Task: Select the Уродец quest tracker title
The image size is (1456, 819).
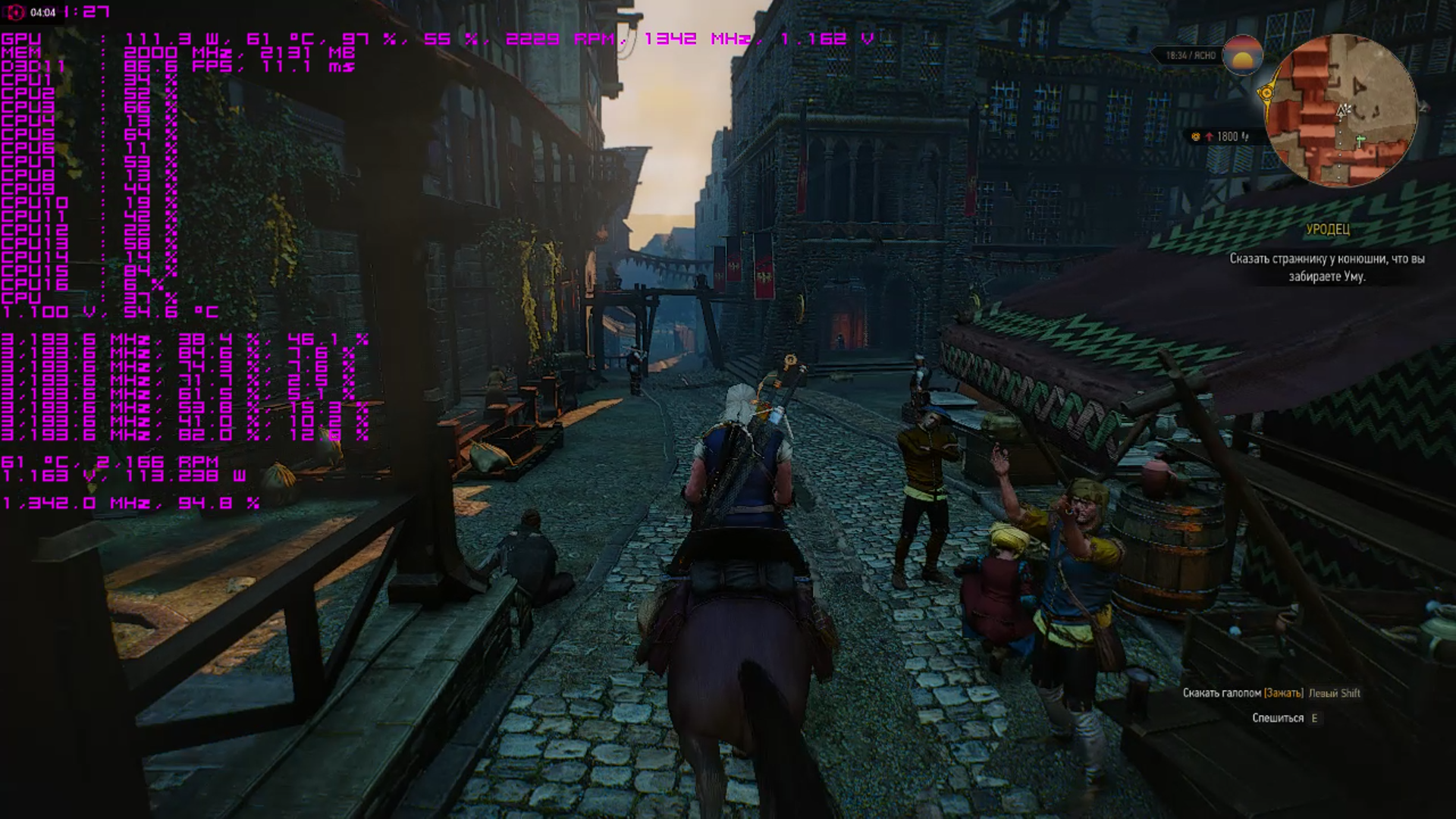Action: tap(1328, 229)
